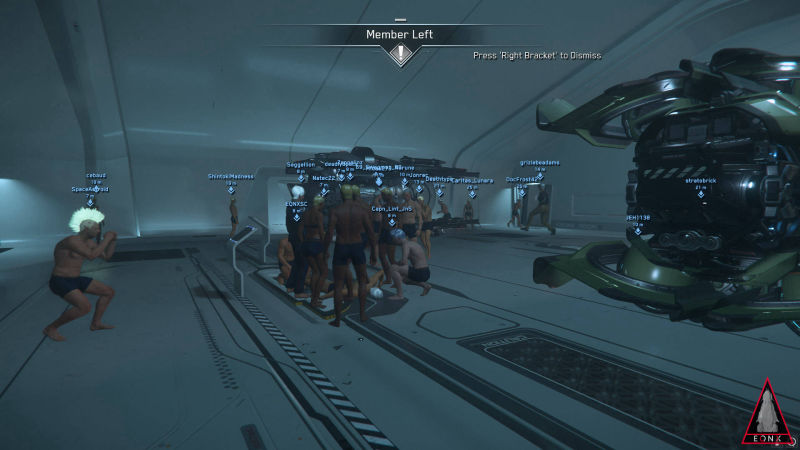Click the EONX triangle logo watermark

(766, 413)
